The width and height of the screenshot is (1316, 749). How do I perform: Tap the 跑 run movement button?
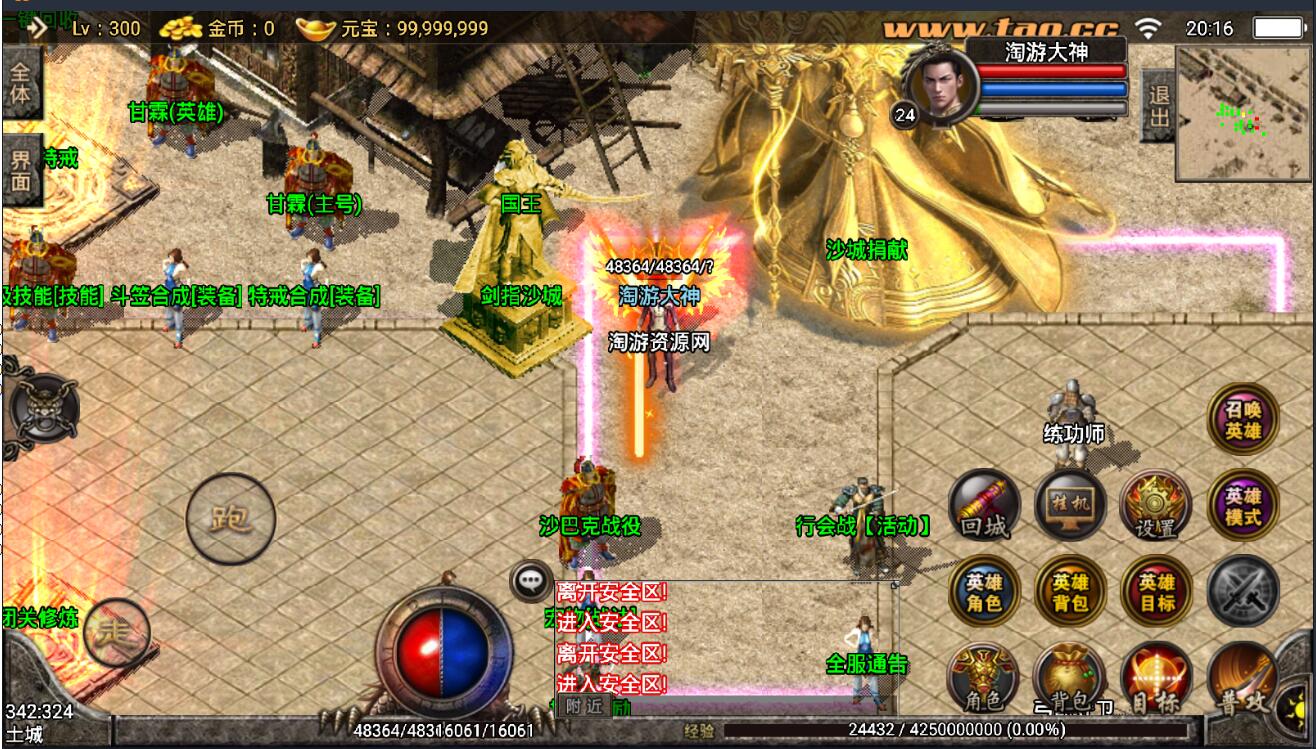pos(230,518)
